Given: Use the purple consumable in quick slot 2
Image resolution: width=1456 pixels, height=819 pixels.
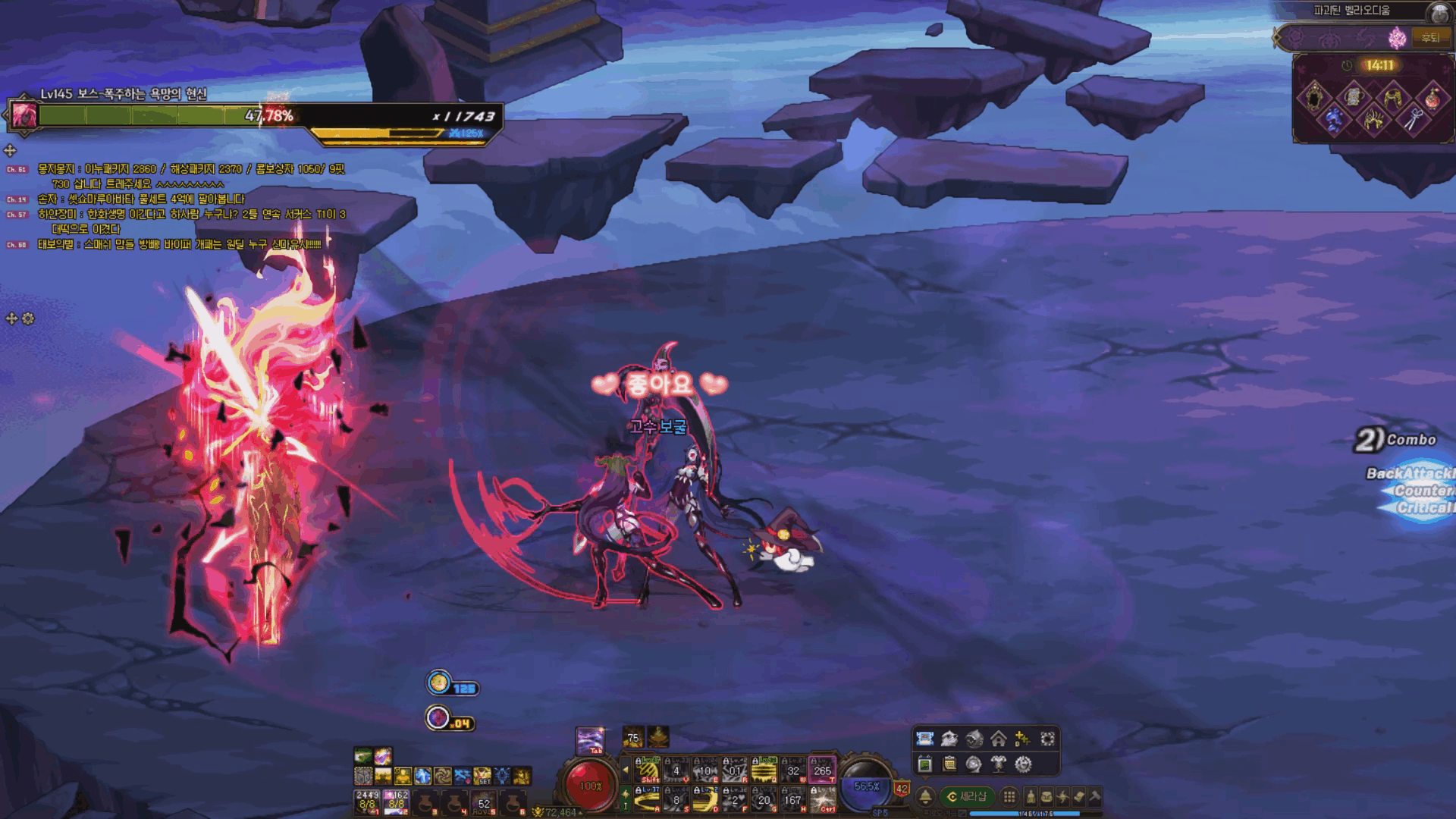Looking at the screenshot, I should 397,801.
